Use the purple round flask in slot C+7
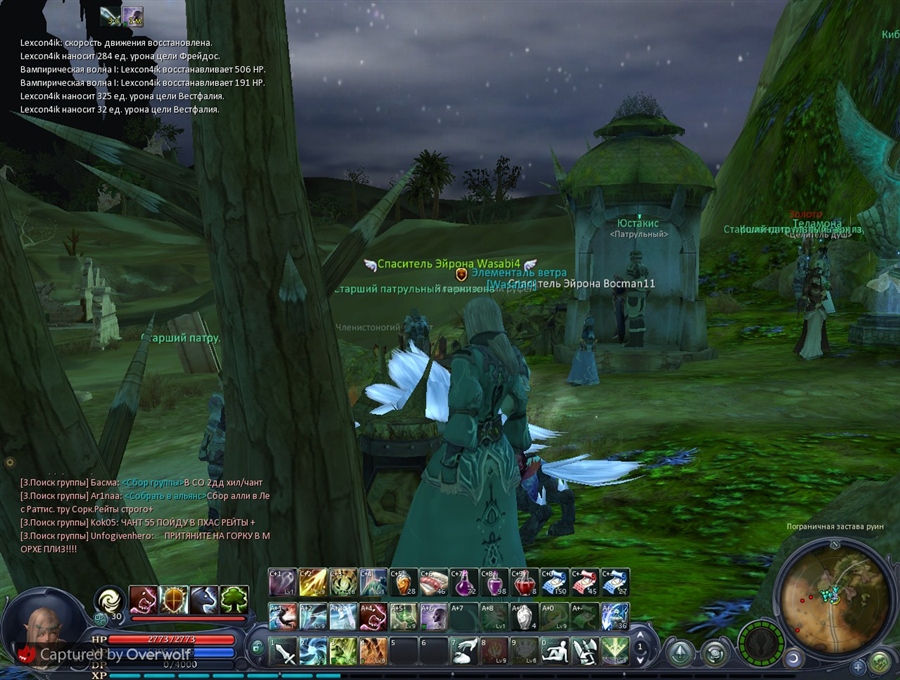 point(464,582)
